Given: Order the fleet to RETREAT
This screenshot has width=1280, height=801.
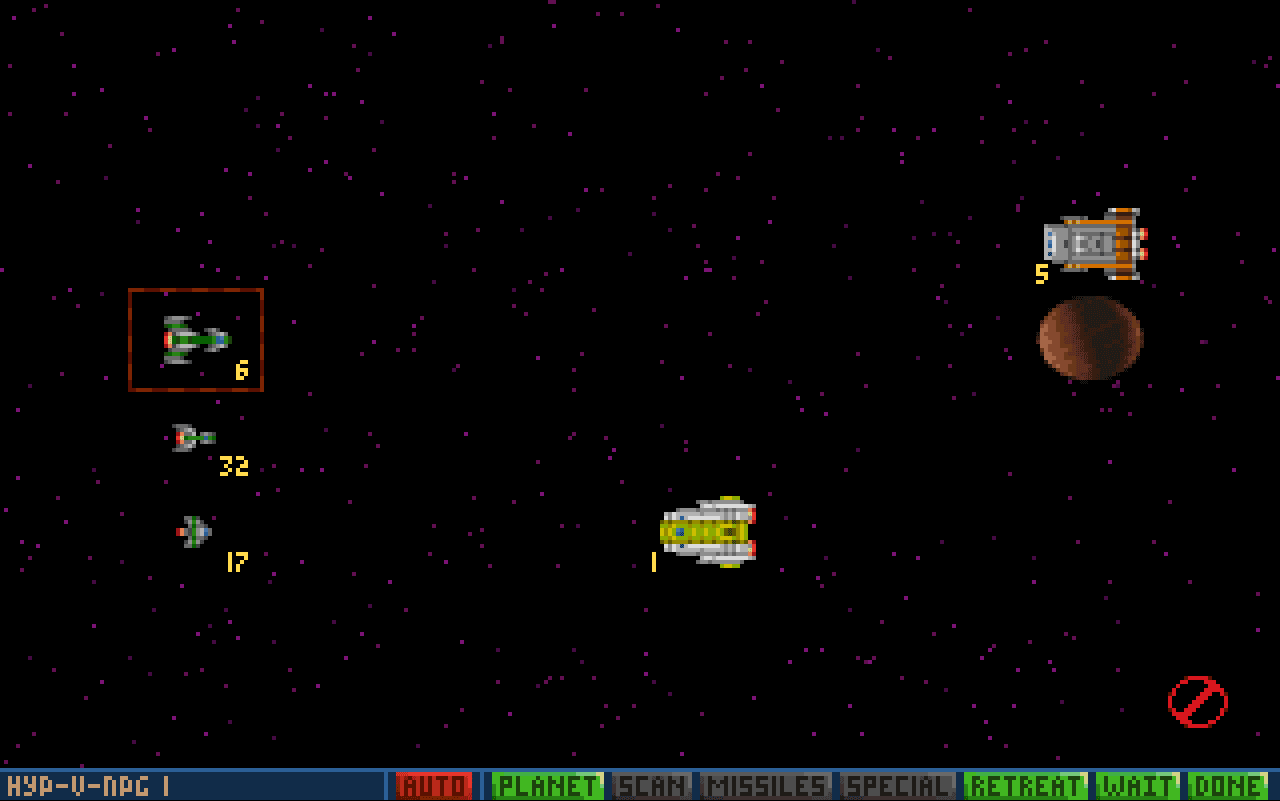Looking at the screenshot, I should pos(1025,786).
